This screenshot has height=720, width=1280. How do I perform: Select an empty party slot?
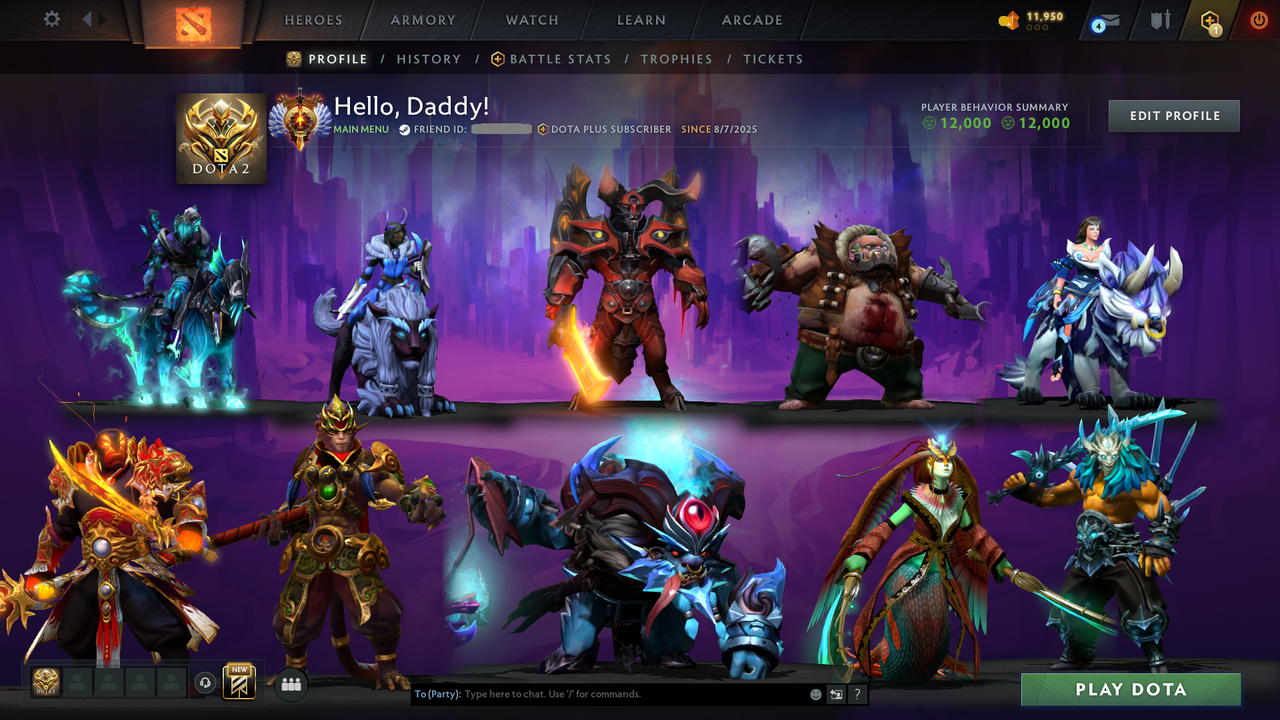coord(79,683)
